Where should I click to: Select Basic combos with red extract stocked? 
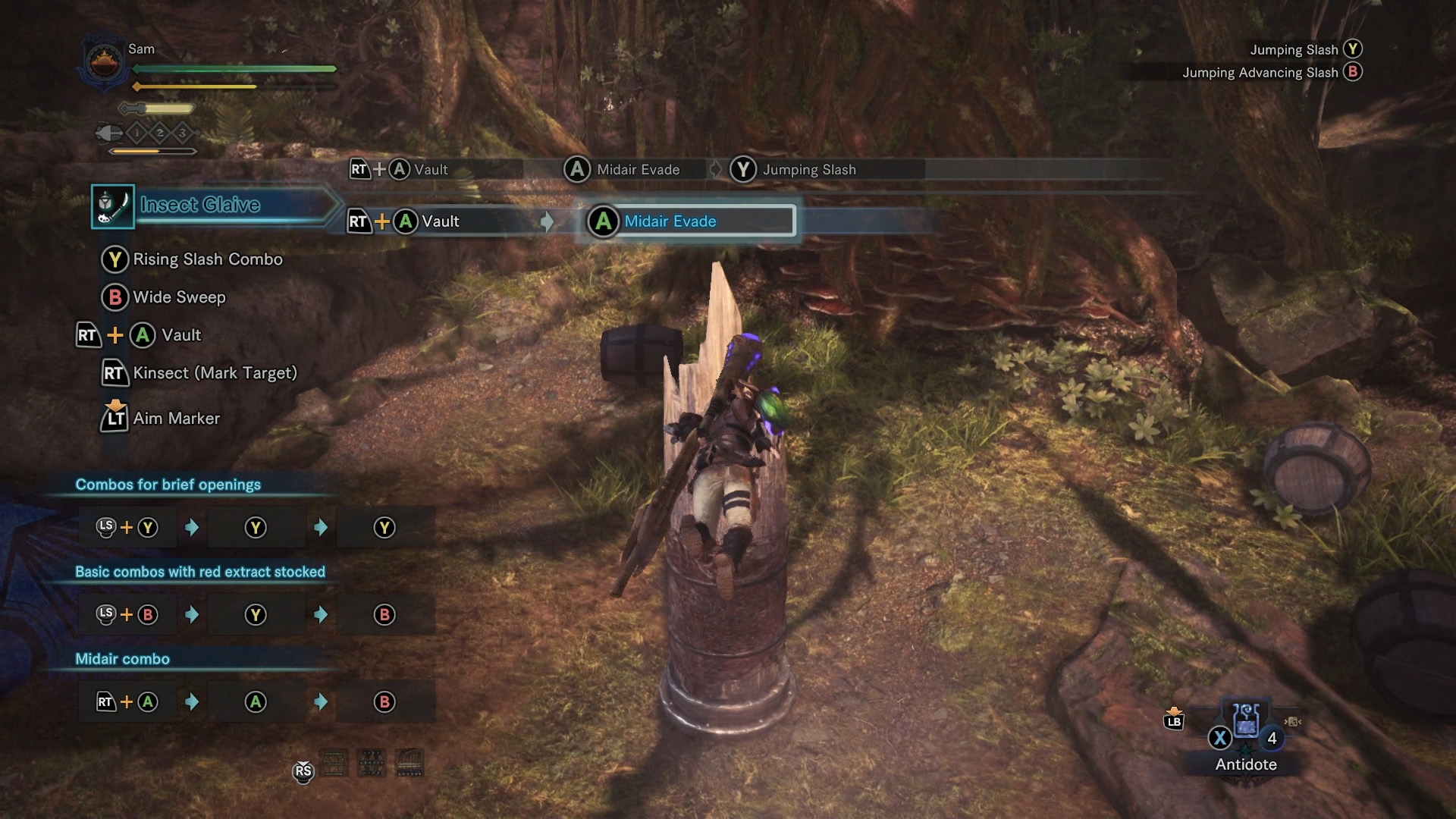point(199,572)
